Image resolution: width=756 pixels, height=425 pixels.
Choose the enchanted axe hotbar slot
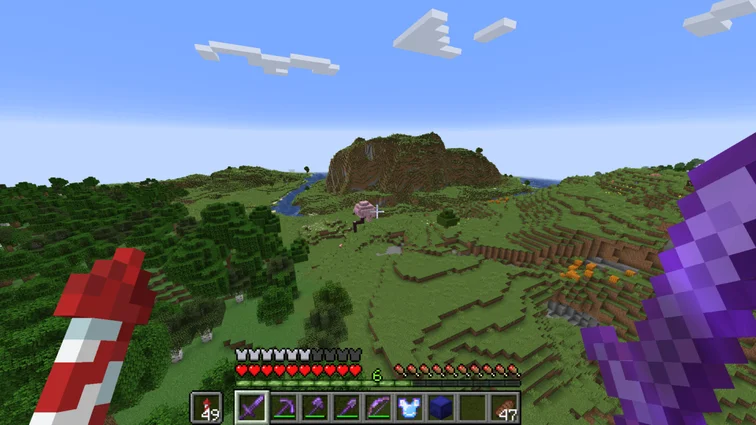tap(315, 407)
